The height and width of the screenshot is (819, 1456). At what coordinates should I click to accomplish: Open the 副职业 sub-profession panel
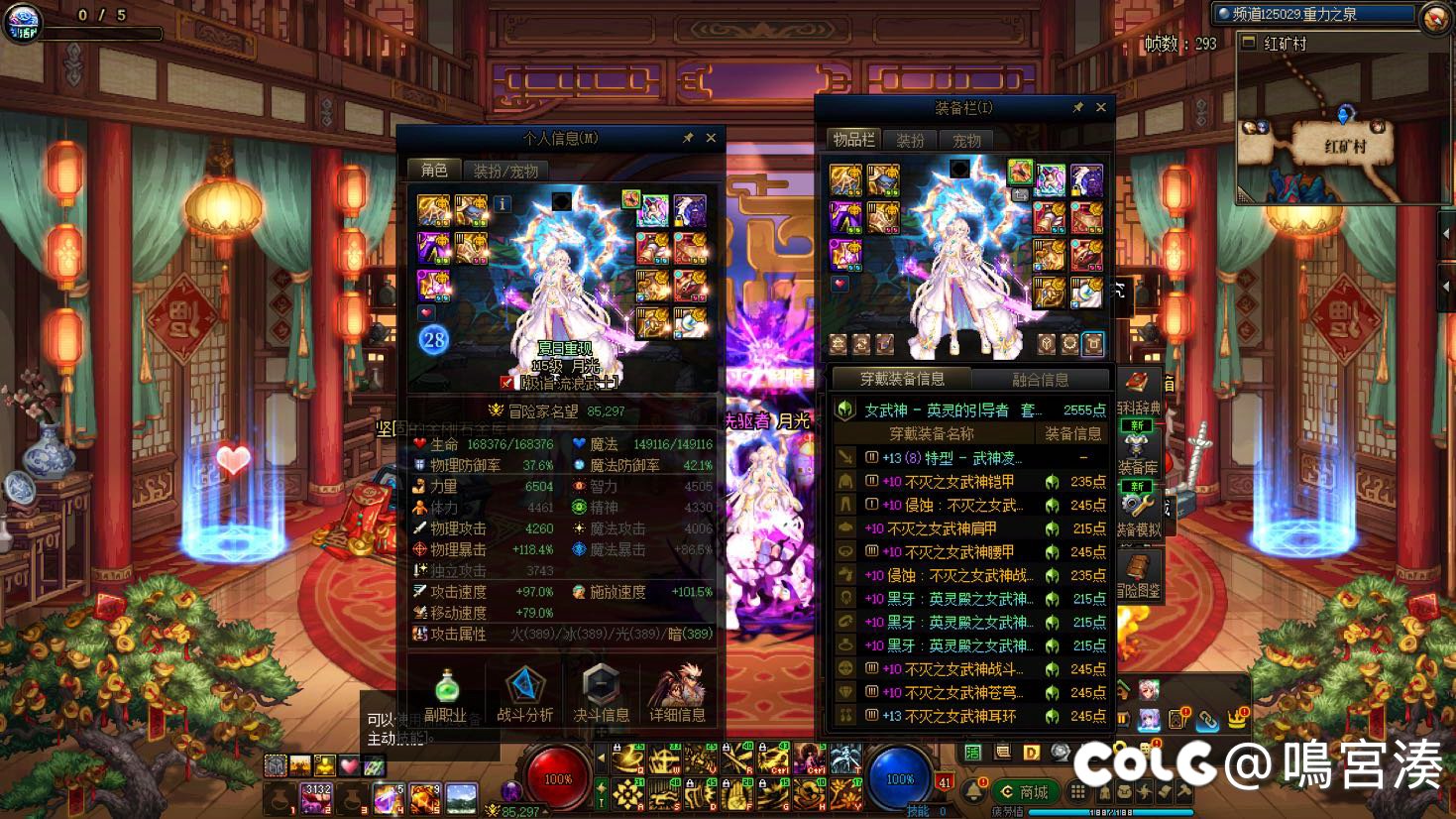coord(446,694)
